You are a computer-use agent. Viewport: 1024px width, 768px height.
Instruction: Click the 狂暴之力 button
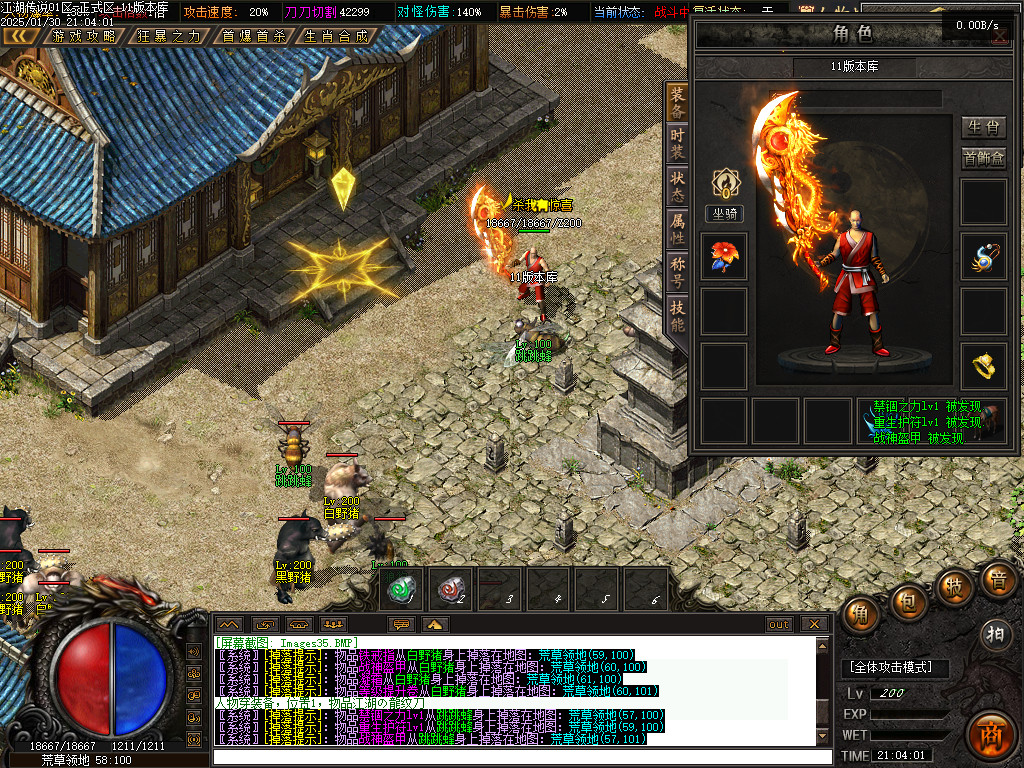168,36
